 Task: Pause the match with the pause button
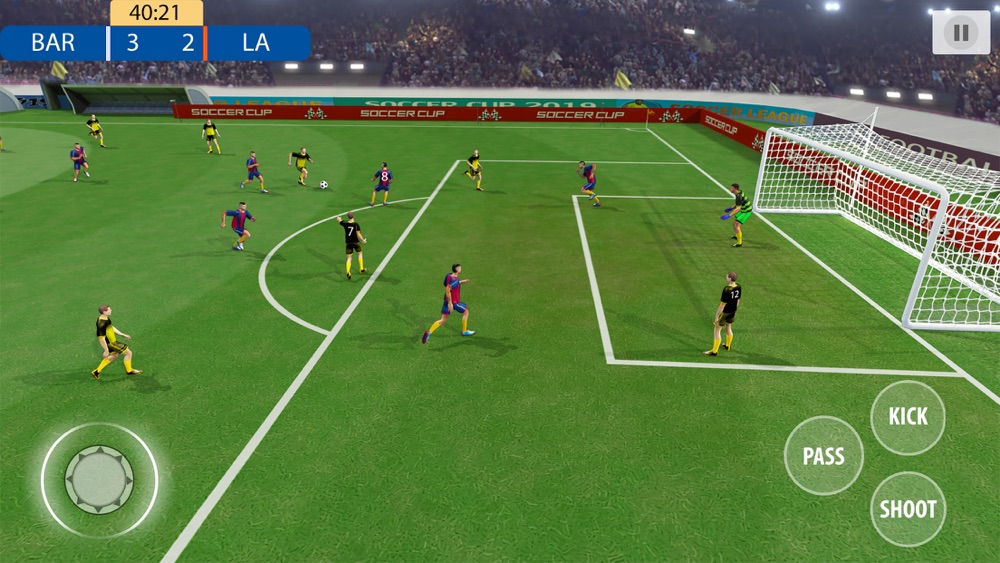tap(961, 33)
